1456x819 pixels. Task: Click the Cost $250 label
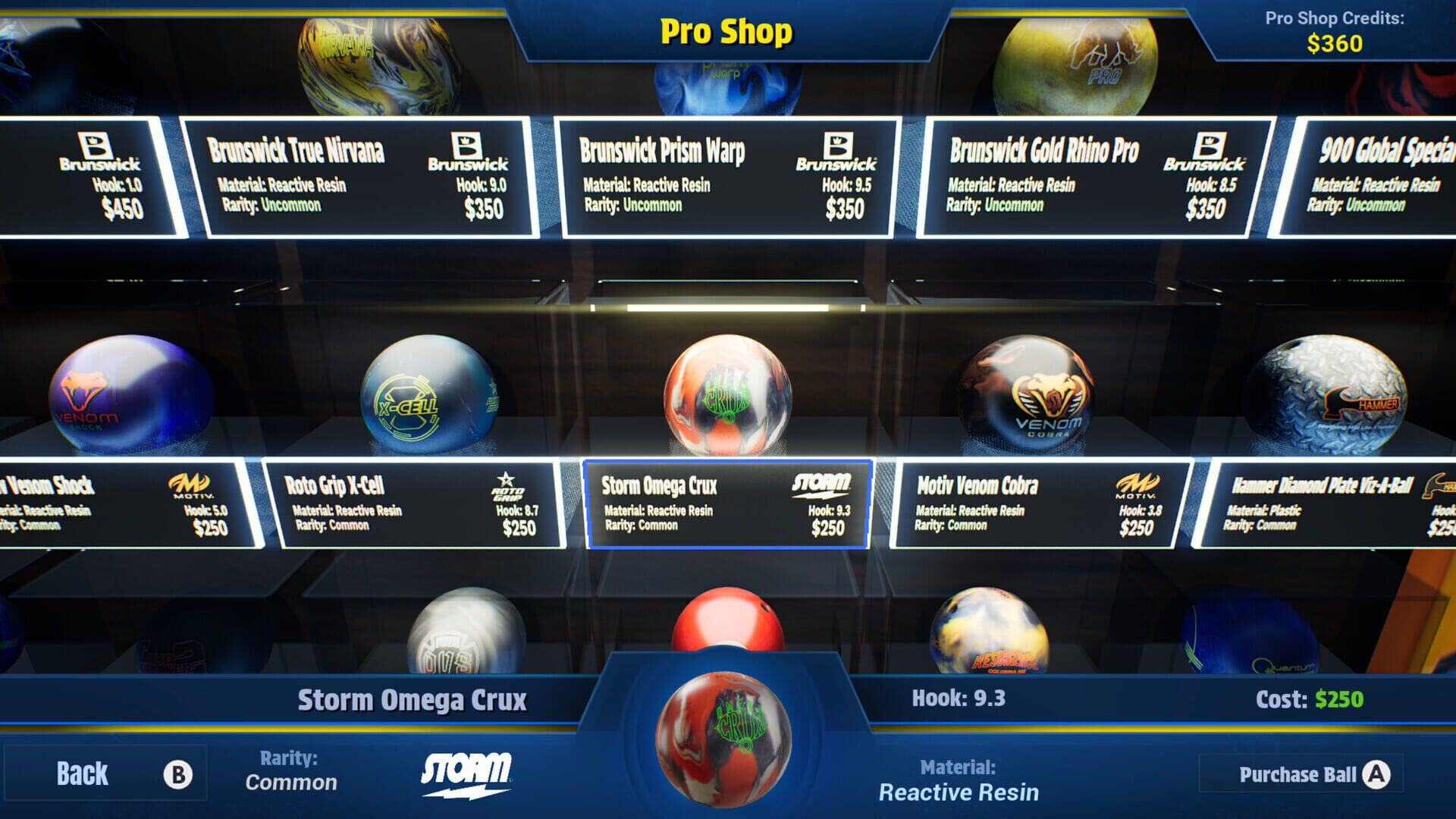point(1308,698)
